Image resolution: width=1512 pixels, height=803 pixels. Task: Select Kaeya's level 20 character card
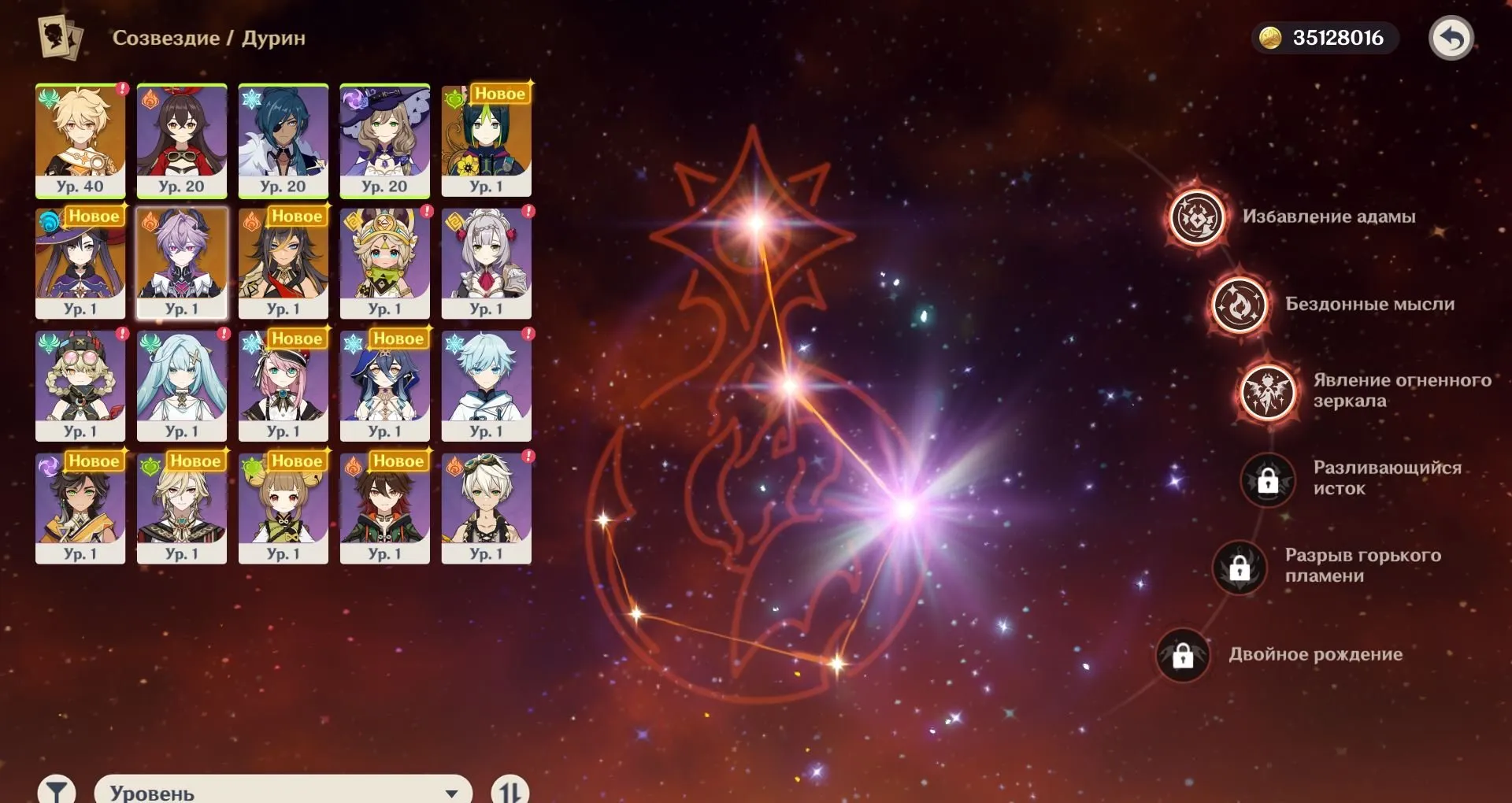point(283,142)
